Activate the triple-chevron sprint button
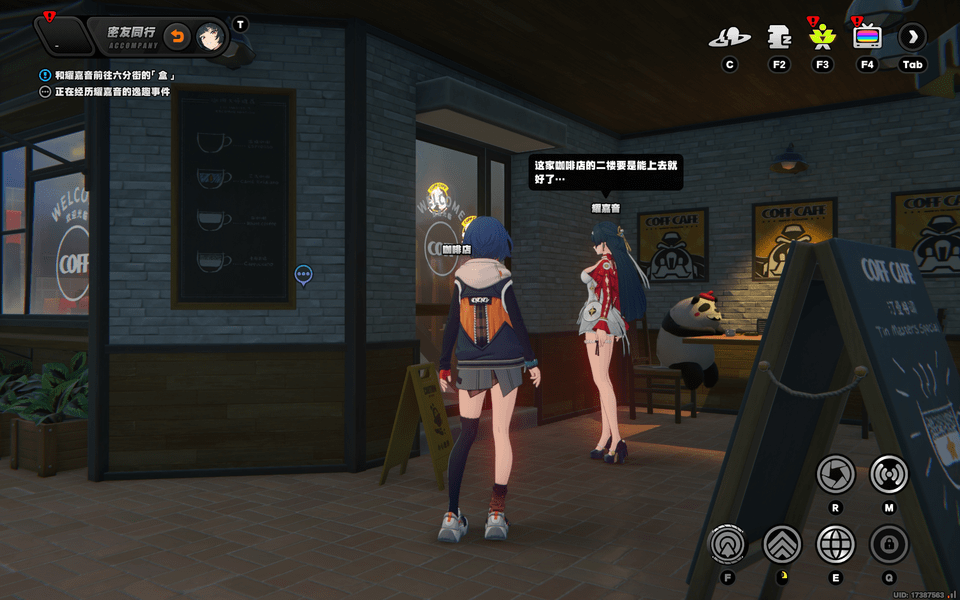 click(782, 544)
